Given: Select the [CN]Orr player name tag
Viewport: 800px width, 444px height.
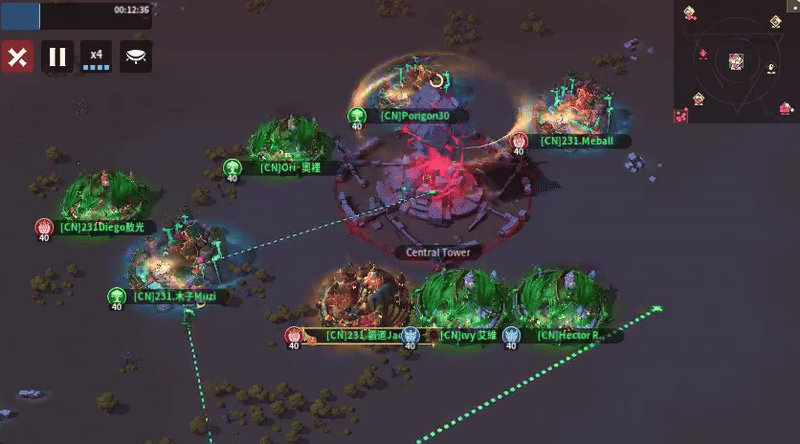Looking at the screenshot, I should pos(290,167).
